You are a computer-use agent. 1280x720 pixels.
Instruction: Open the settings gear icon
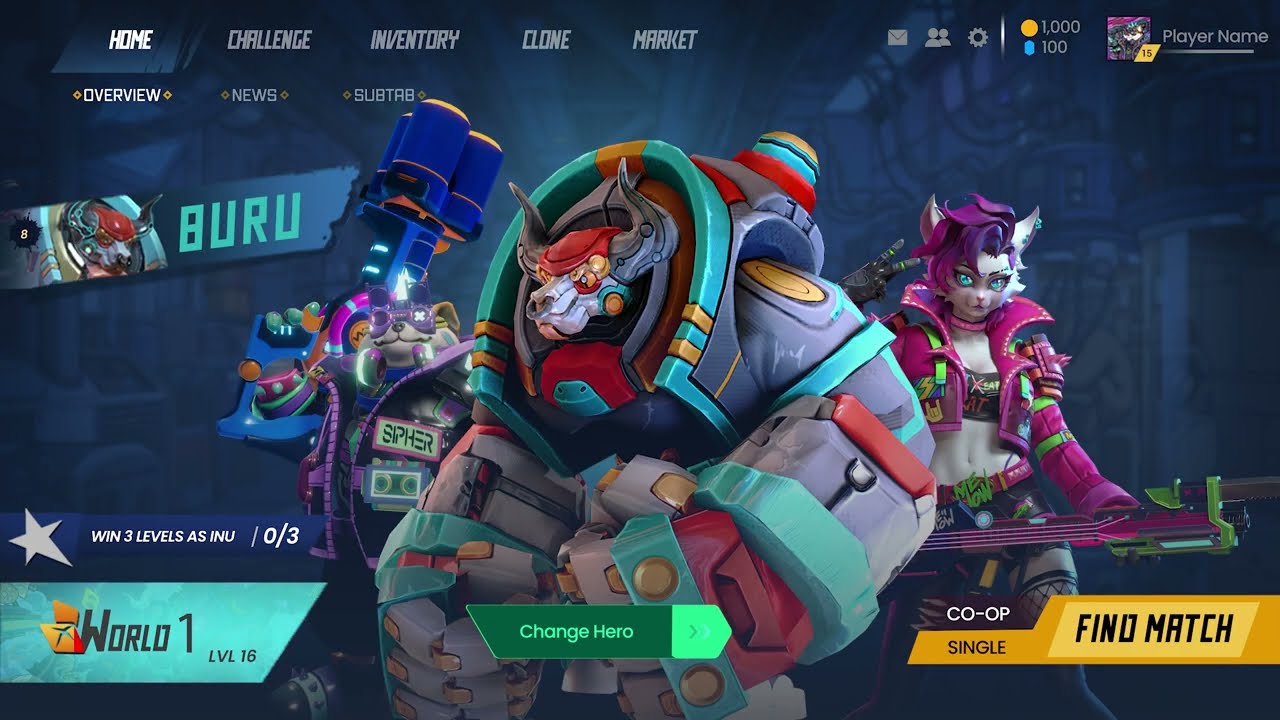[x=976, y=37]
